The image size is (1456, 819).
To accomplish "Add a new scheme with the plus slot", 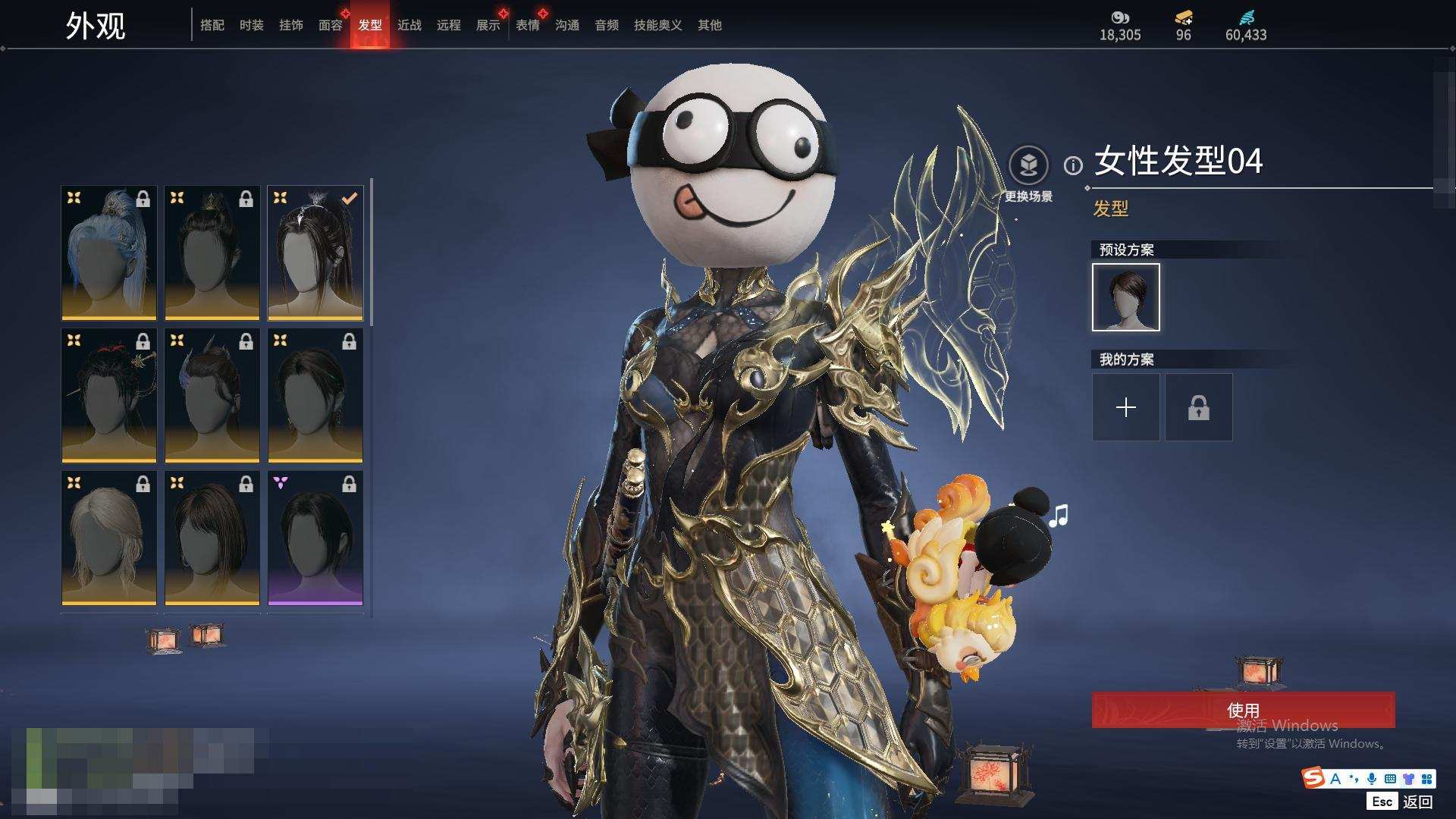I will [x=1126, y=407].
